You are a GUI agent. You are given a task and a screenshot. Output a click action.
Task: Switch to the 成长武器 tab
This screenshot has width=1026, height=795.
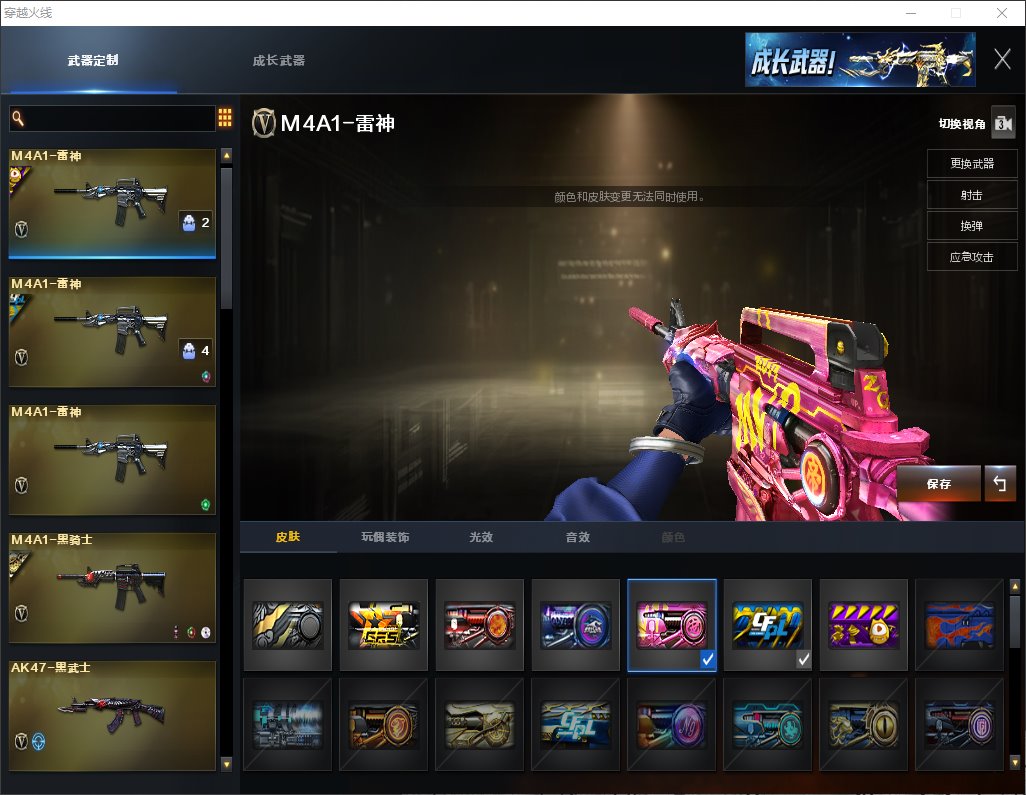279,60
